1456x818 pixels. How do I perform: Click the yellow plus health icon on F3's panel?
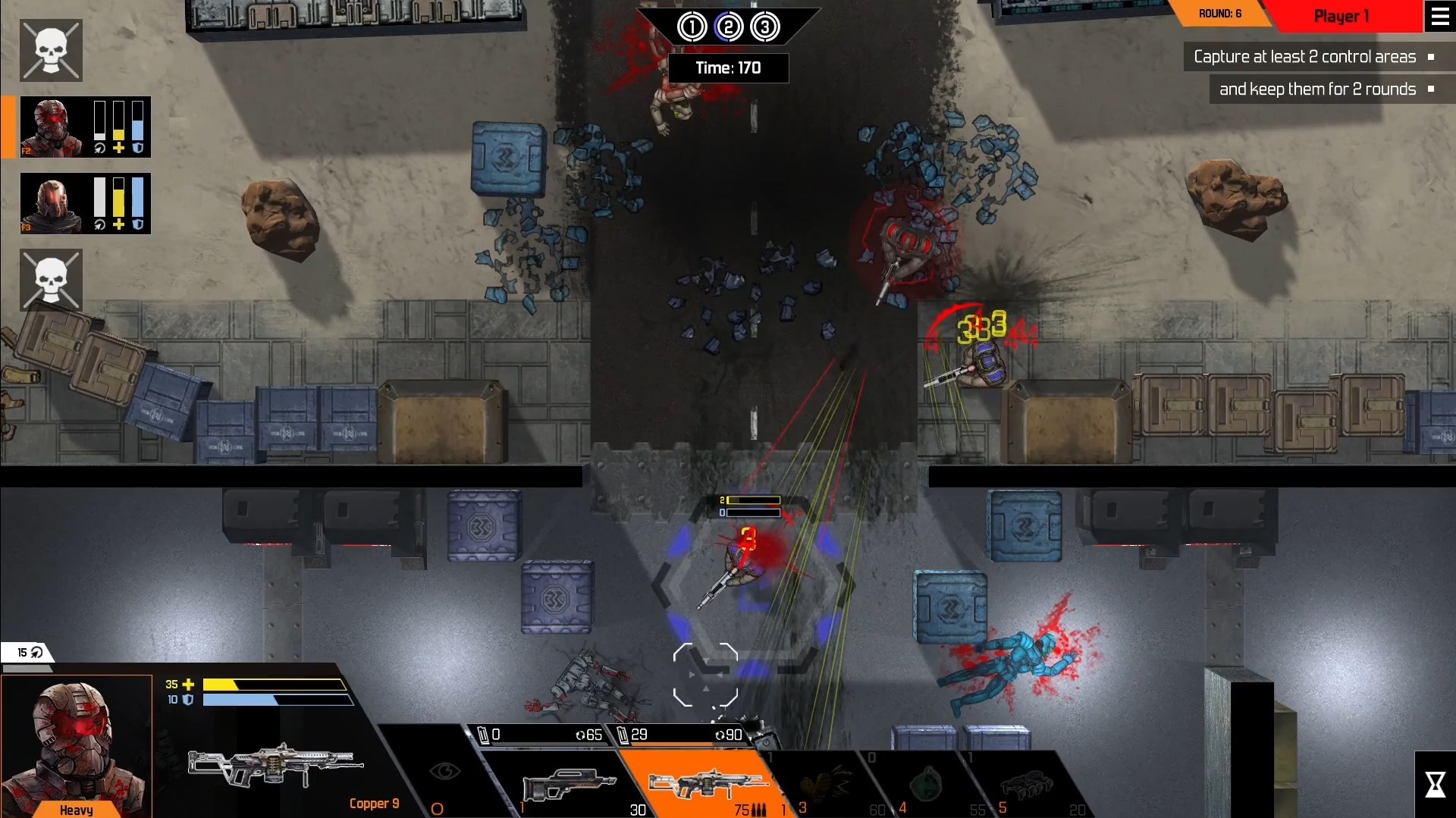[x=118, y=224]
